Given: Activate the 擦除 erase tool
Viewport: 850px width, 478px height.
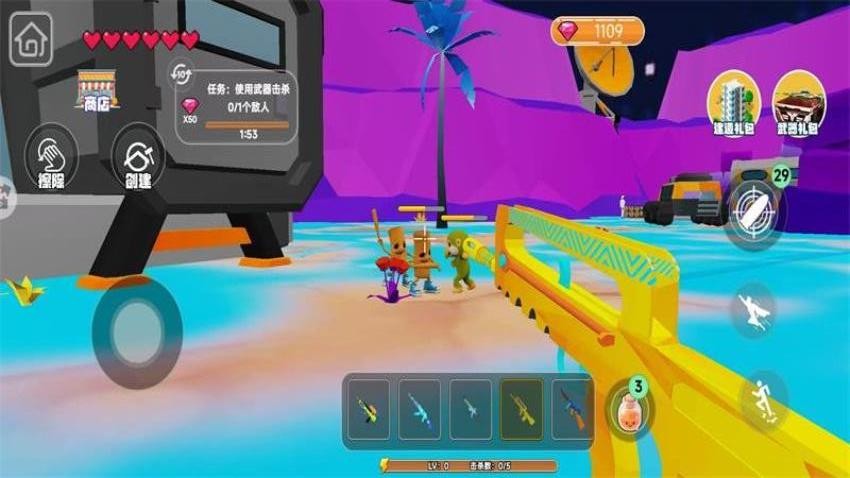Looking at the screenshot, I should 51,160.
